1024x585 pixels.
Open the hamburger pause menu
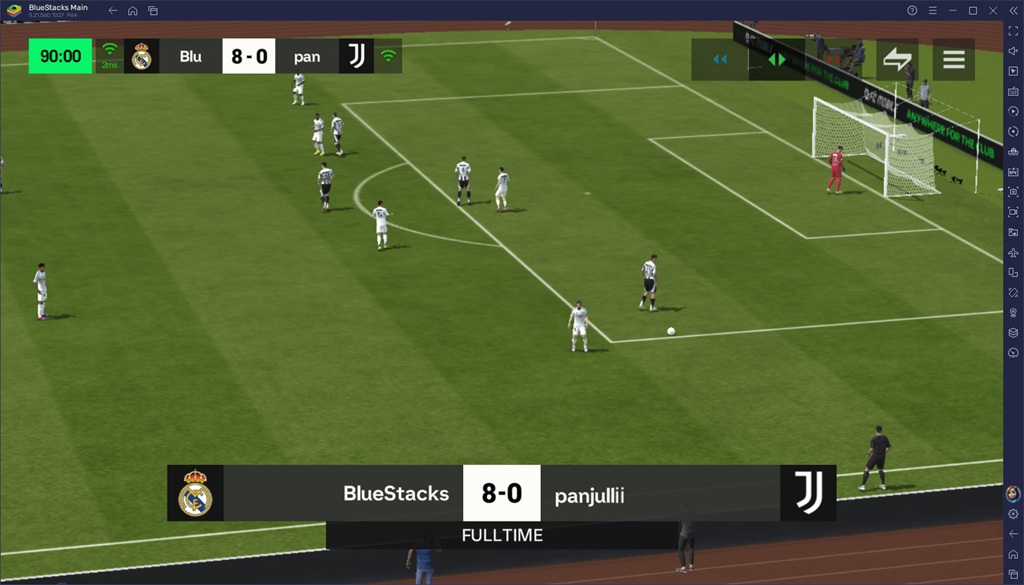953,59
